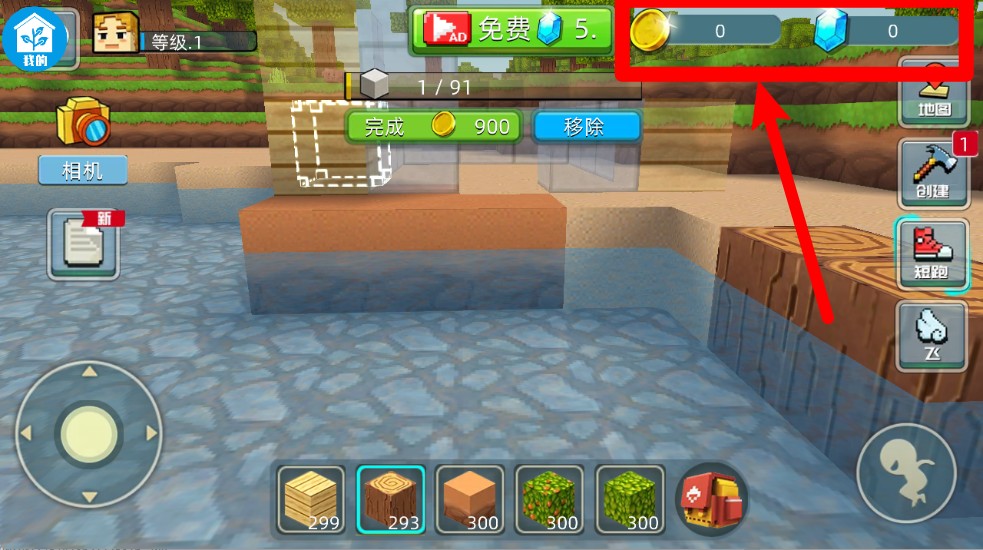Open the 地图 map button
Screen dimensions: 983x550
tap(933, 93)
